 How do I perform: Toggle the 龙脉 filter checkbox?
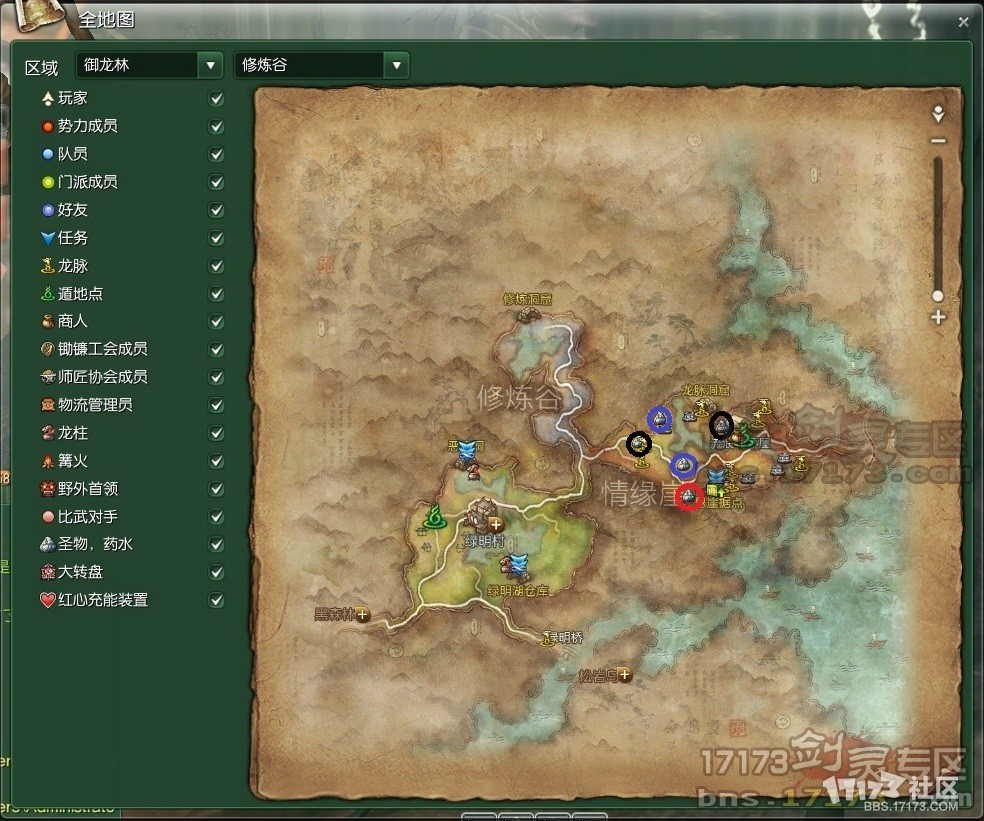216,267
